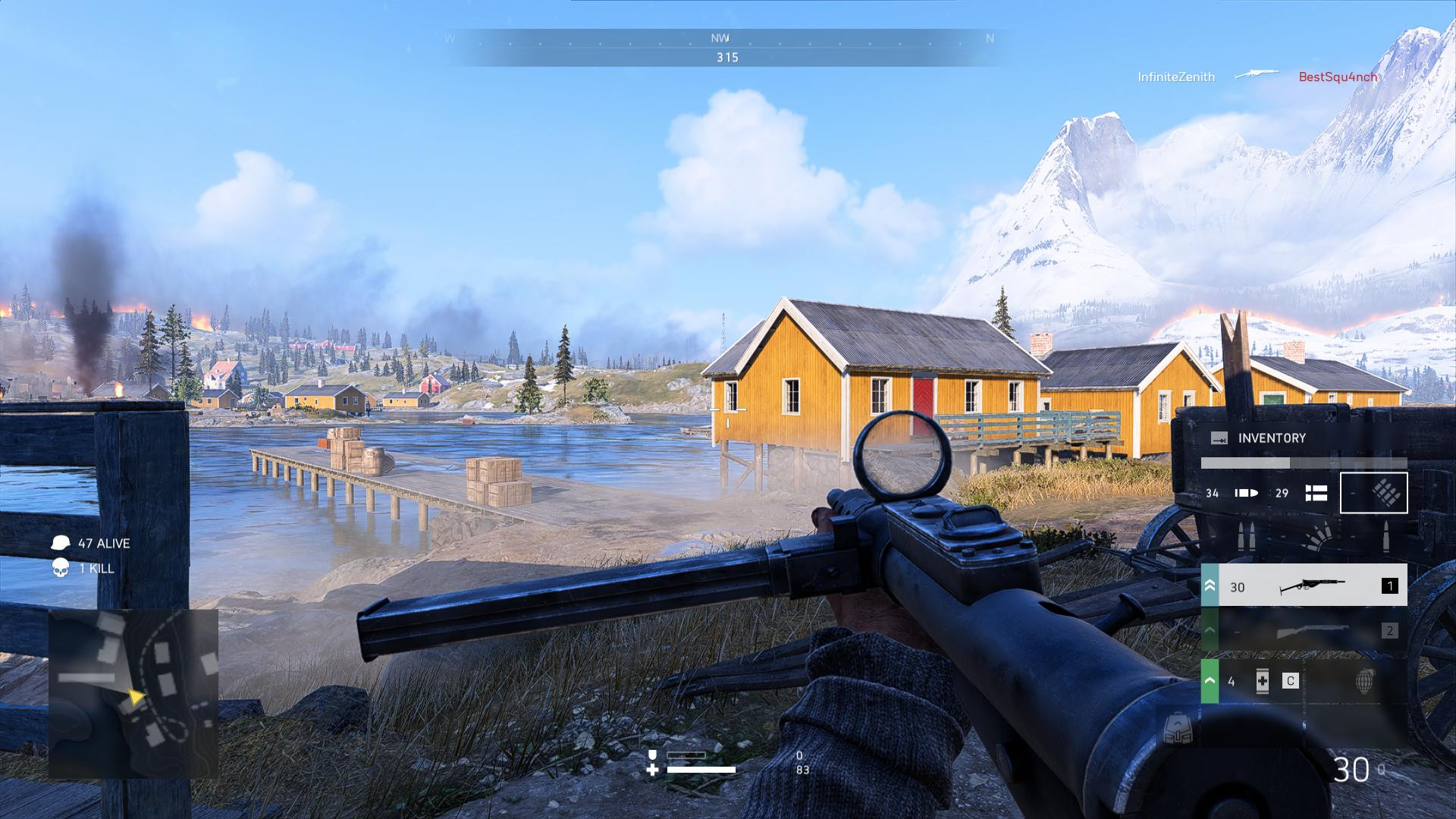Select the SMG magazine ammo stack of 29

coord(1300,493)
